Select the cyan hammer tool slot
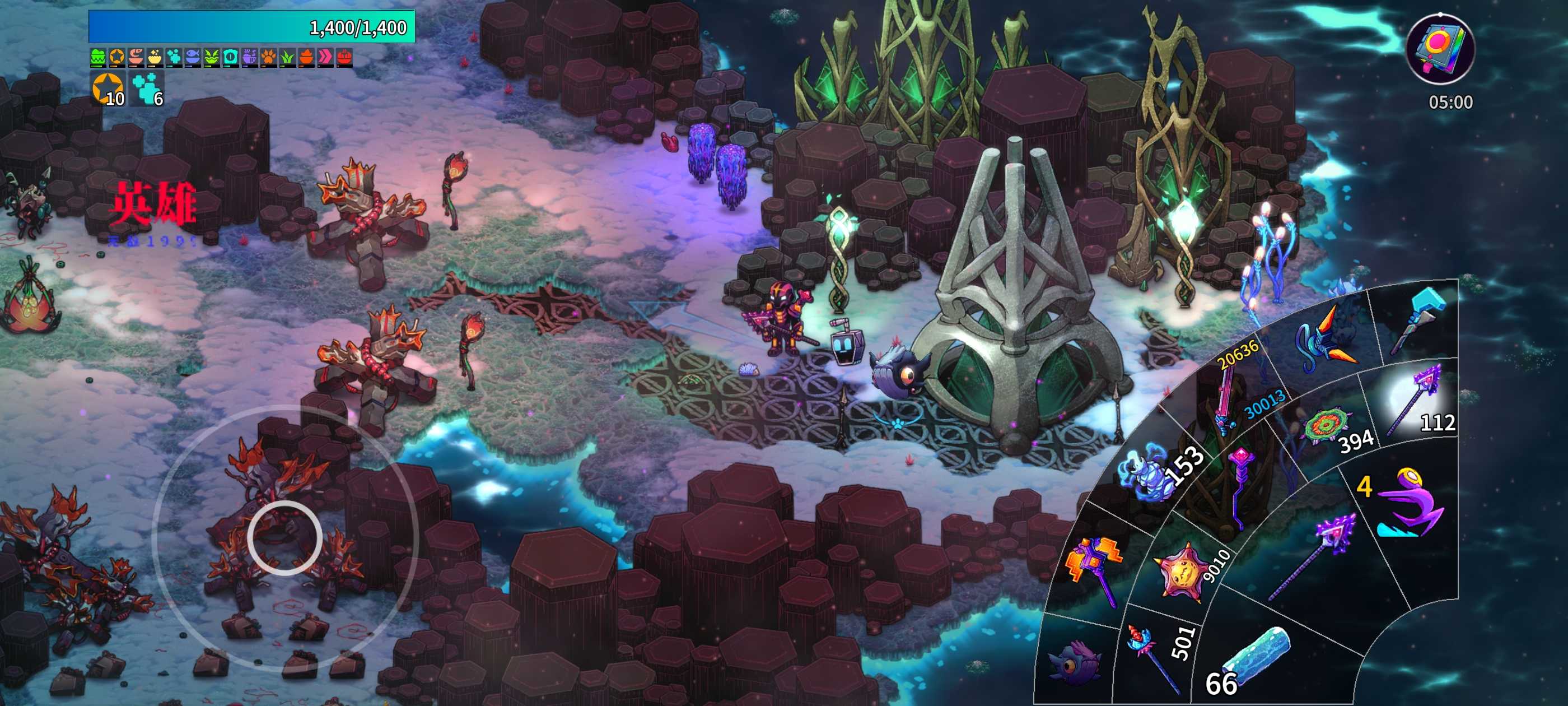 (1420, 322)
